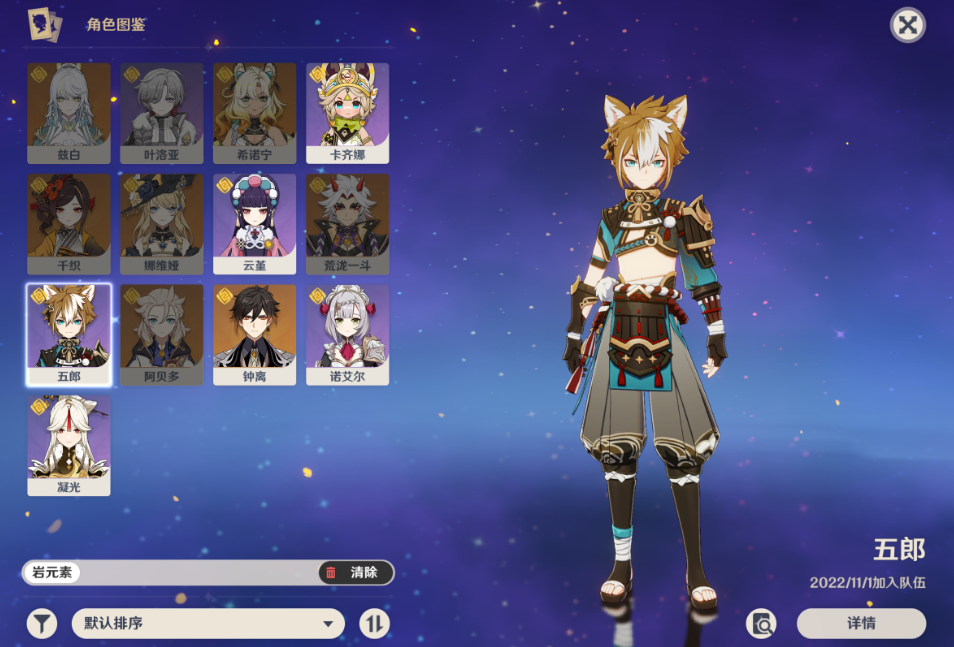Select the 兹白 character card
The image size is (954, 647).
[x=69, y=112]
